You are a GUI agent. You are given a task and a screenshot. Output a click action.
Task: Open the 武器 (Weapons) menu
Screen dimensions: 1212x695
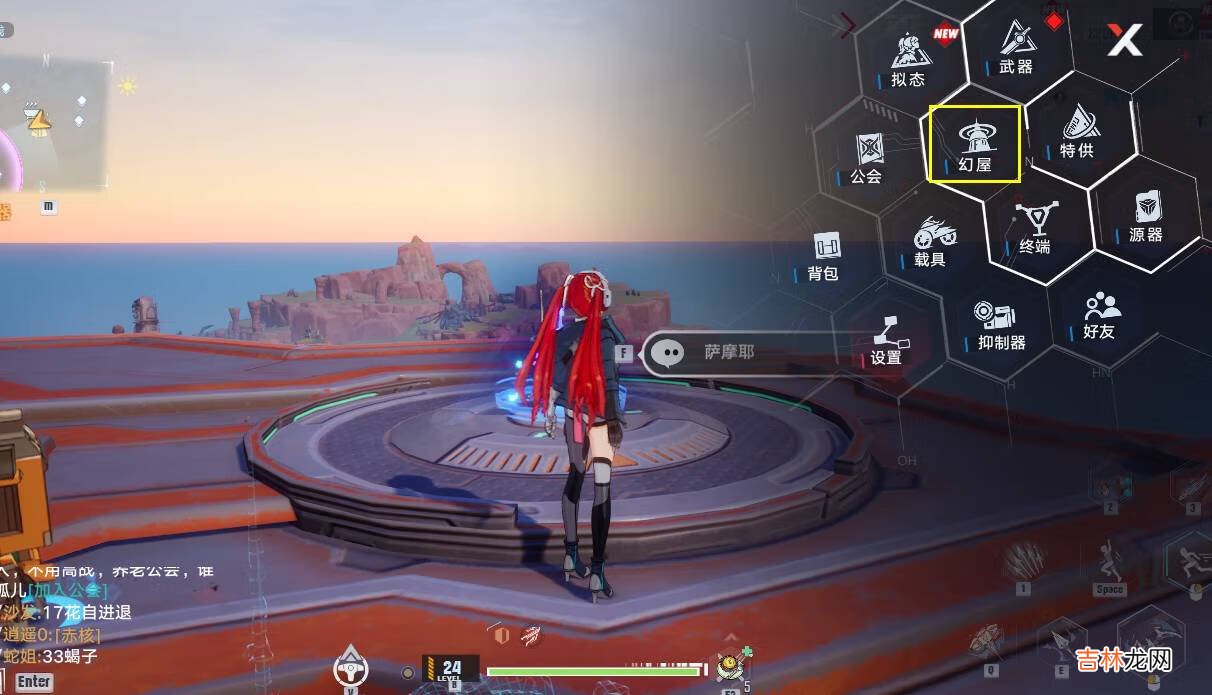pos(1016,48)
